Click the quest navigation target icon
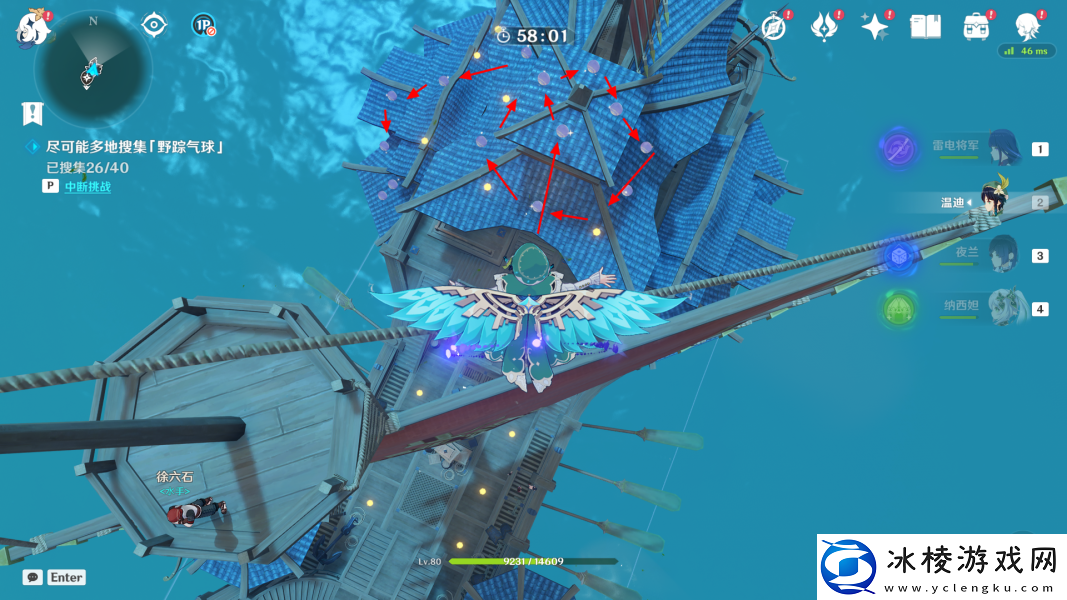This screenshot has height=600, width=1067. [x=153, y=24]
